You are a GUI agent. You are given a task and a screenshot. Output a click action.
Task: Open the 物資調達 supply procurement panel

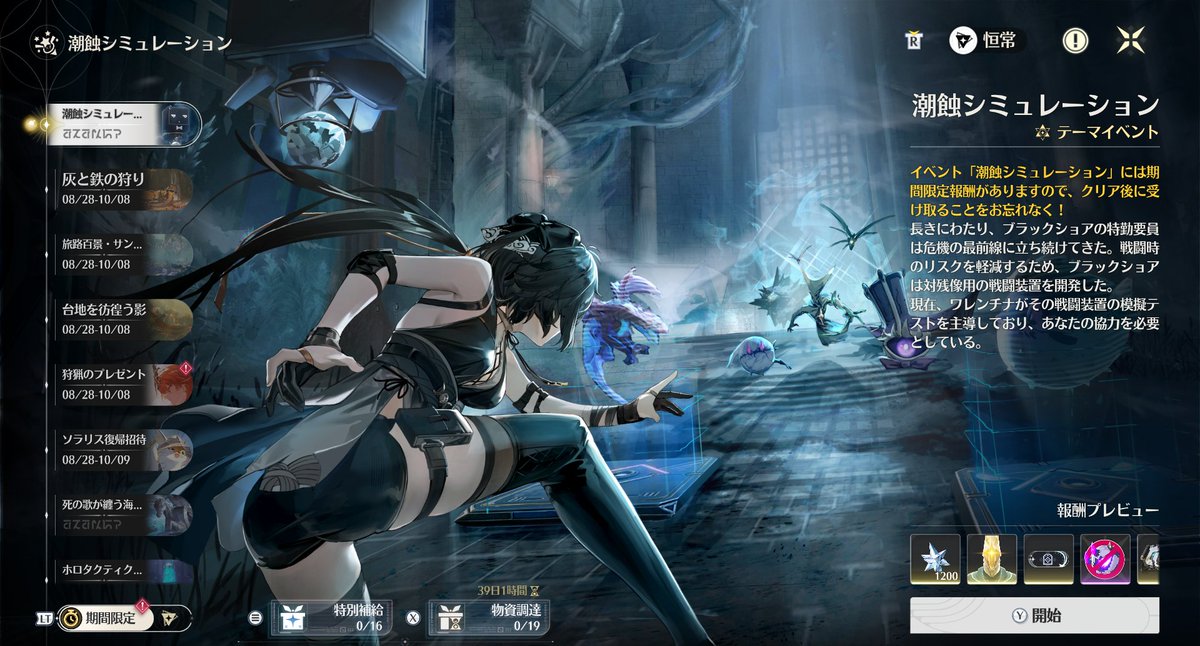pyautogui.click(x=490, y=617)
